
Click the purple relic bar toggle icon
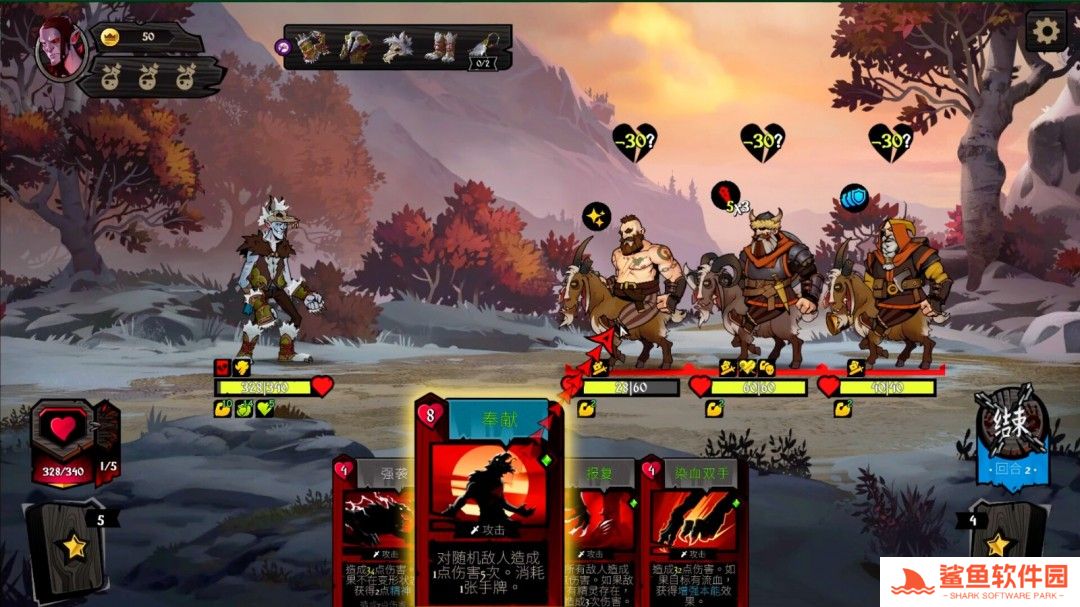284,46
